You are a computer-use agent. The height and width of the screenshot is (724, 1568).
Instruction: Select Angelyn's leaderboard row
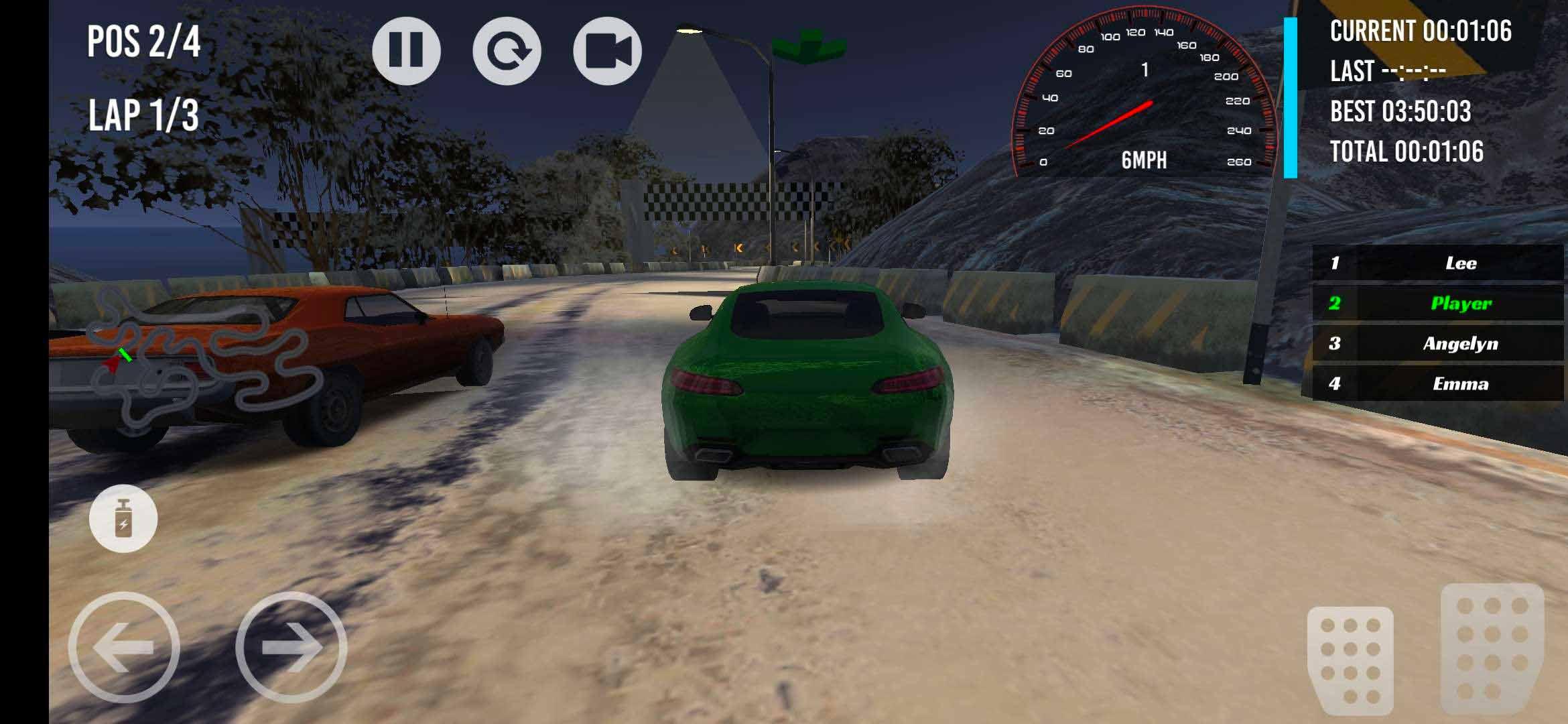pyautogui.click(x=1437, y=343)
